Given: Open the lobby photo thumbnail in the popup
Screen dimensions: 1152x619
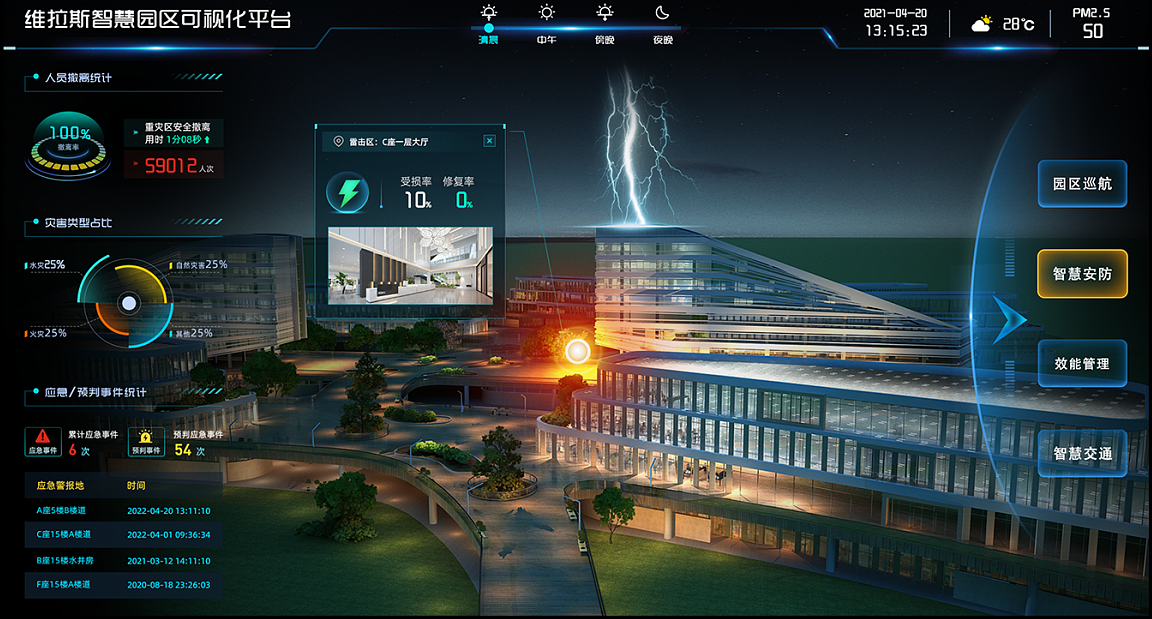Looking at the screenshot, I should [x=410, y=265].
